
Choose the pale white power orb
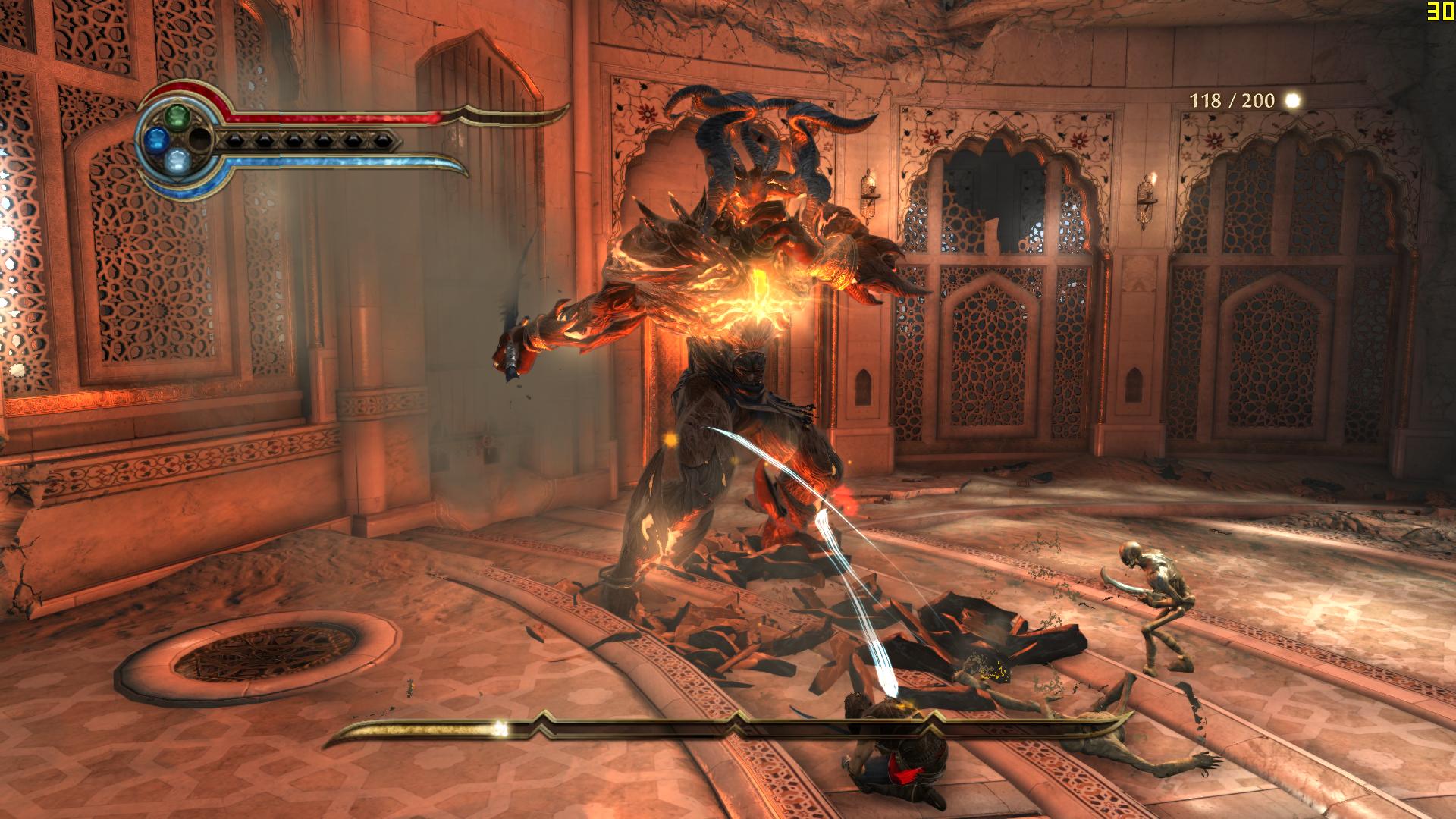177,159
